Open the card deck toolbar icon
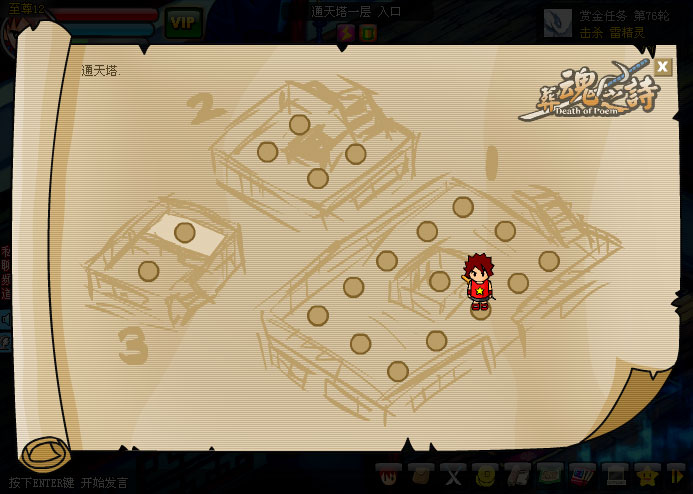Image resolution: width=693 pixels, height=494 pixels. tap(582, 474)
